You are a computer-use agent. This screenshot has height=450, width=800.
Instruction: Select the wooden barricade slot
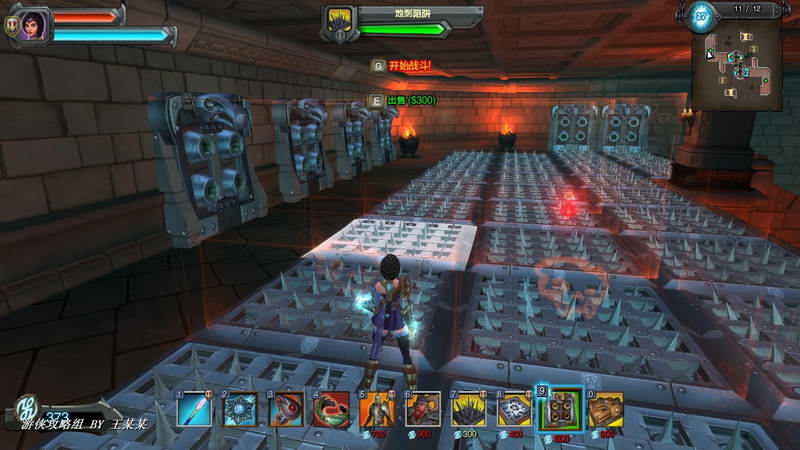coord(605,410)
